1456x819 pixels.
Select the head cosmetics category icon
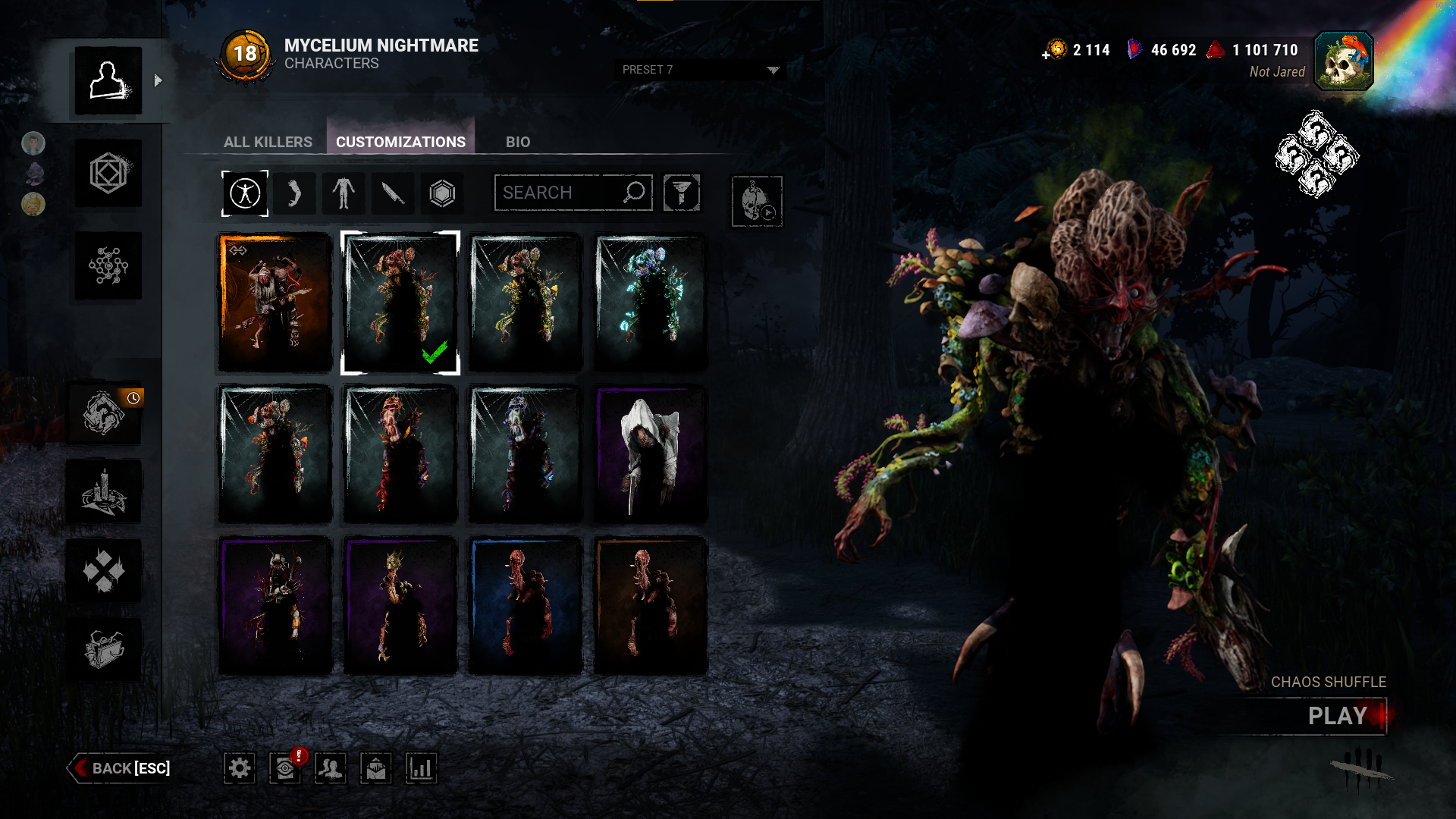tap(294, 193)
